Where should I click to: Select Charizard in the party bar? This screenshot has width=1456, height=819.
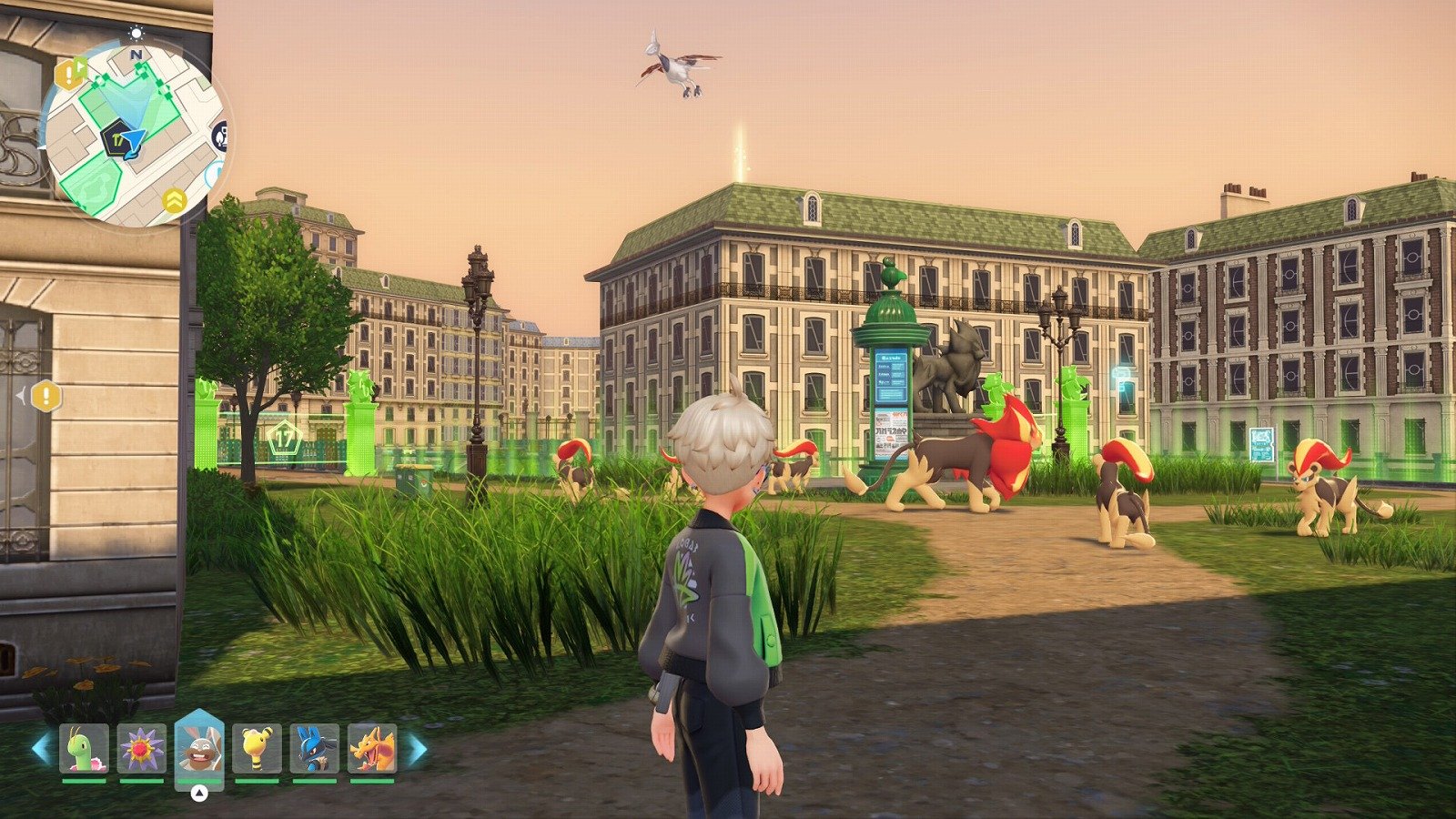tap(372, 748)
